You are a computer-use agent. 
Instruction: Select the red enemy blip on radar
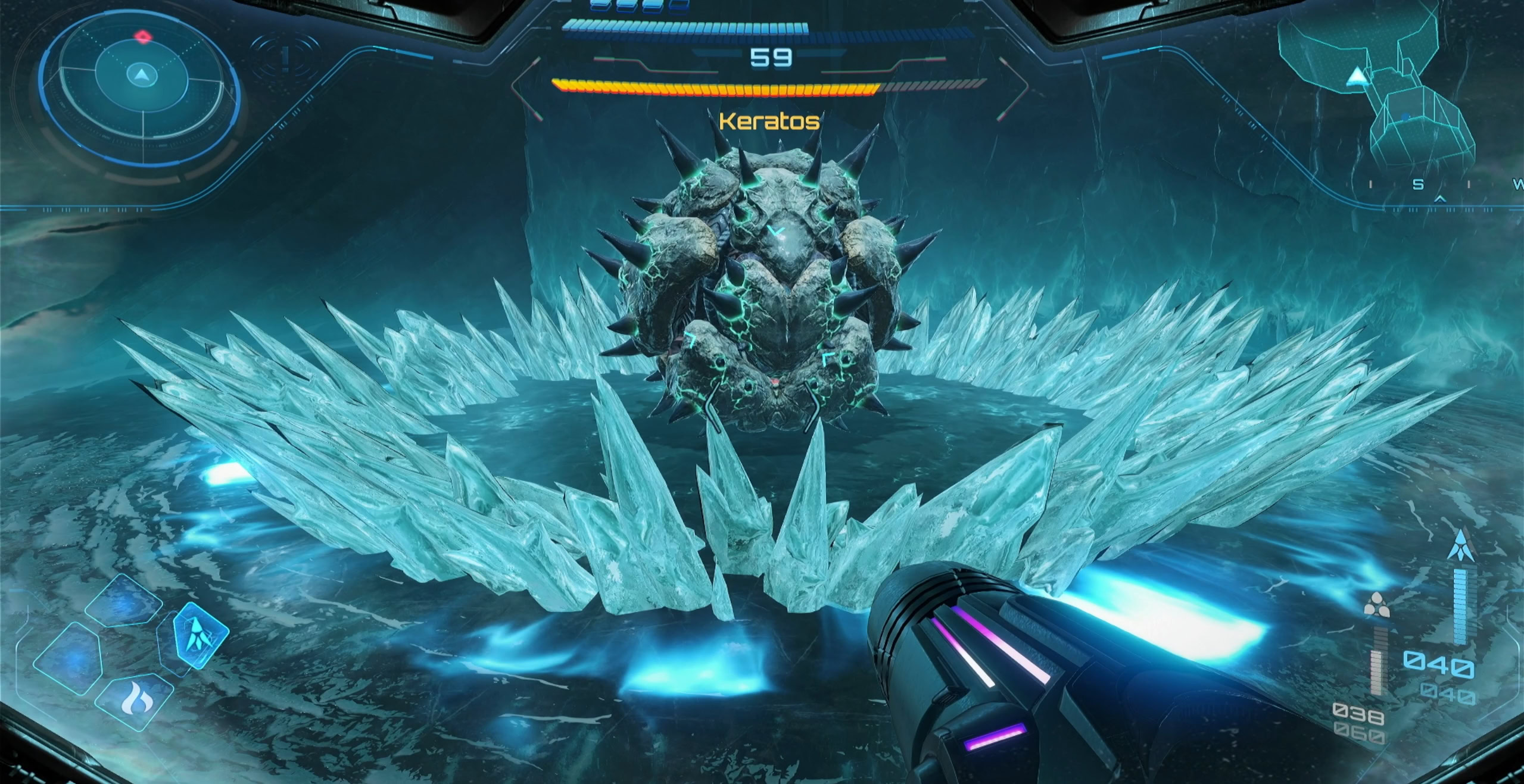(x=143, y=38)
